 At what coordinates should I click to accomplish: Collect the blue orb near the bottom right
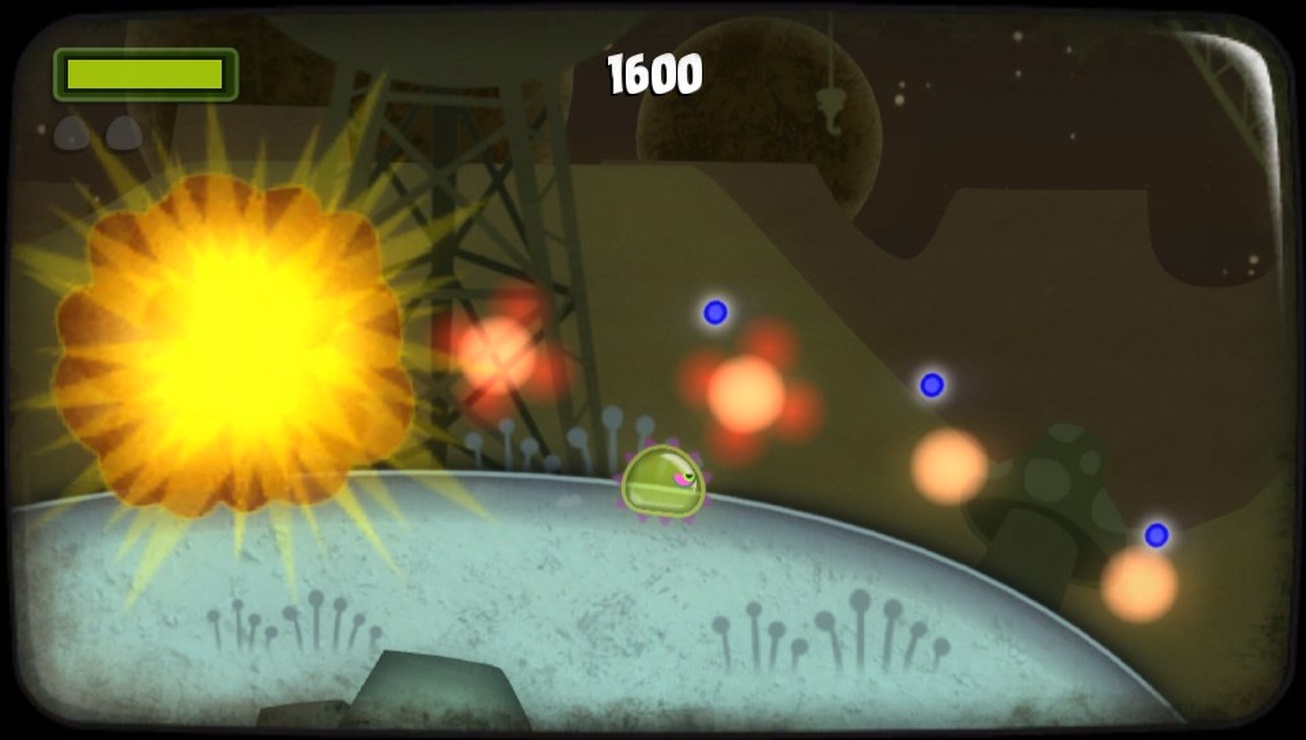tap(1155, 535)
